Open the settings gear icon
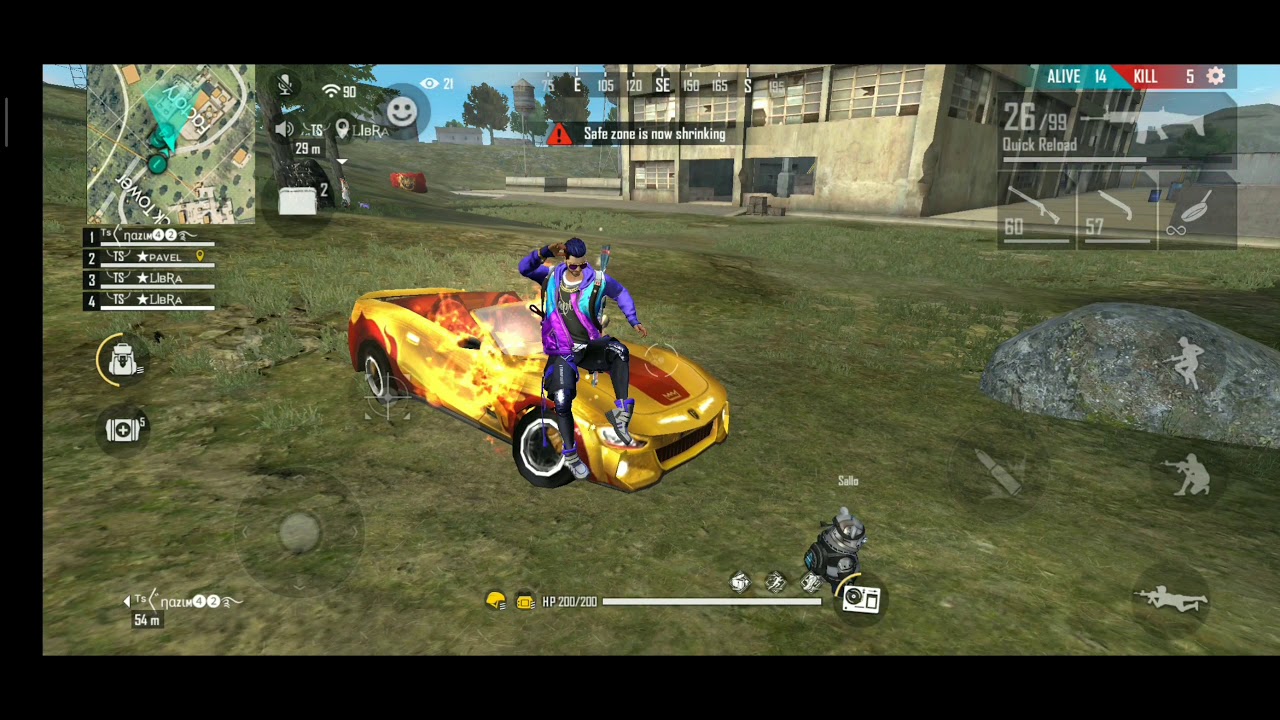 tap(1216, 77)
